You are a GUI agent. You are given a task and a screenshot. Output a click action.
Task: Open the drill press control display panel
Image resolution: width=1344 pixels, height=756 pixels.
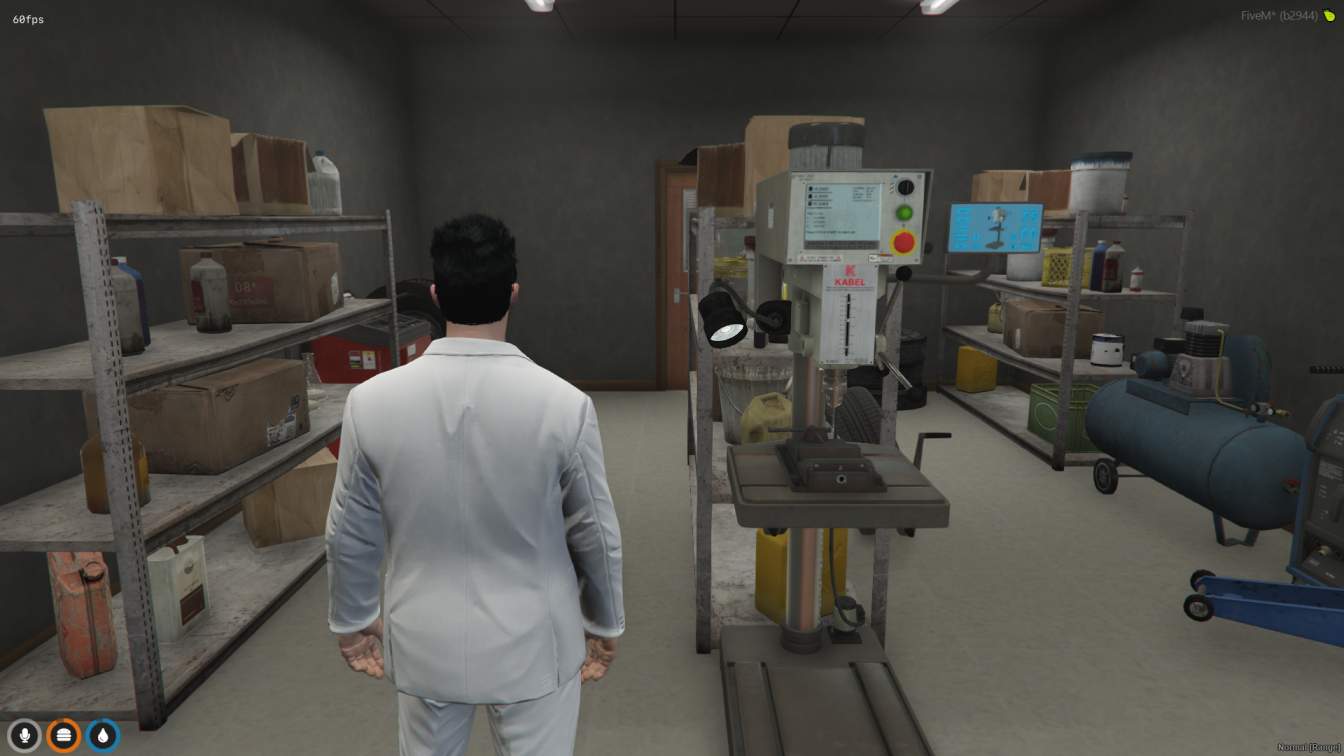pyautogui.click(x=843, y=213)
